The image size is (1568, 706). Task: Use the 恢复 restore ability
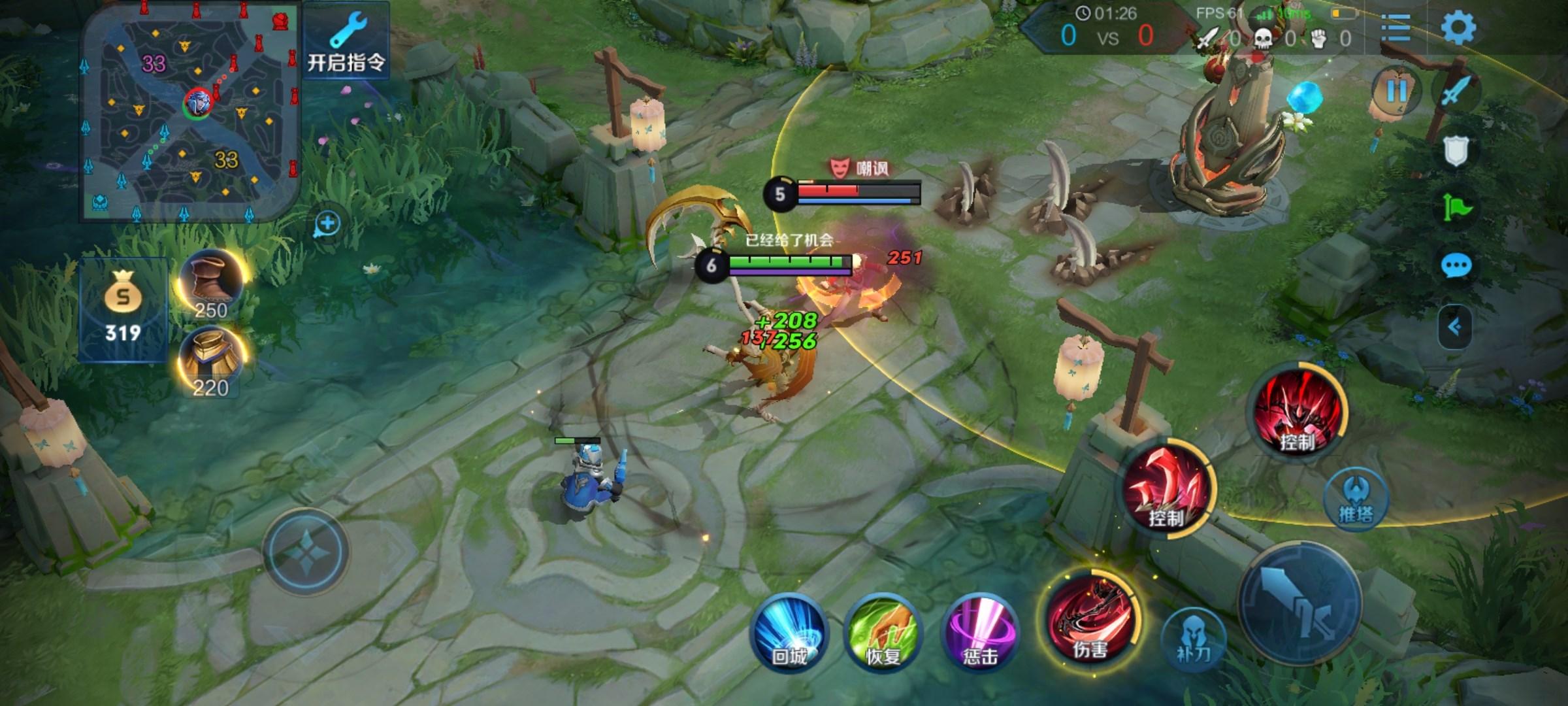point(883,634)
